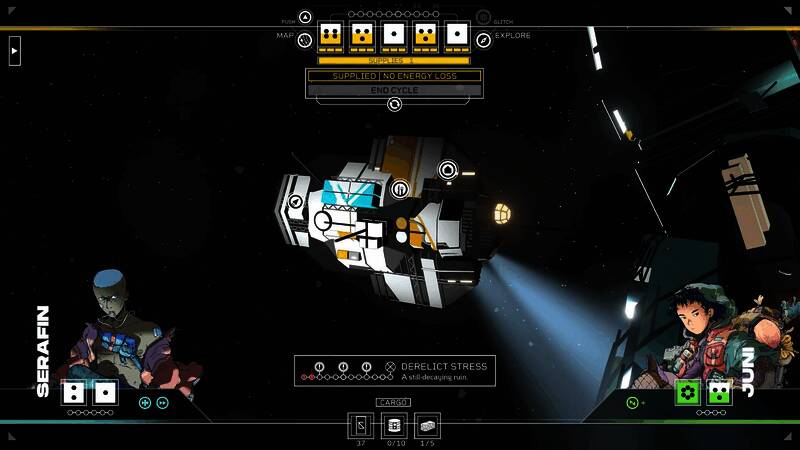Choose Serafin's one-pip die

coord(106,393)
